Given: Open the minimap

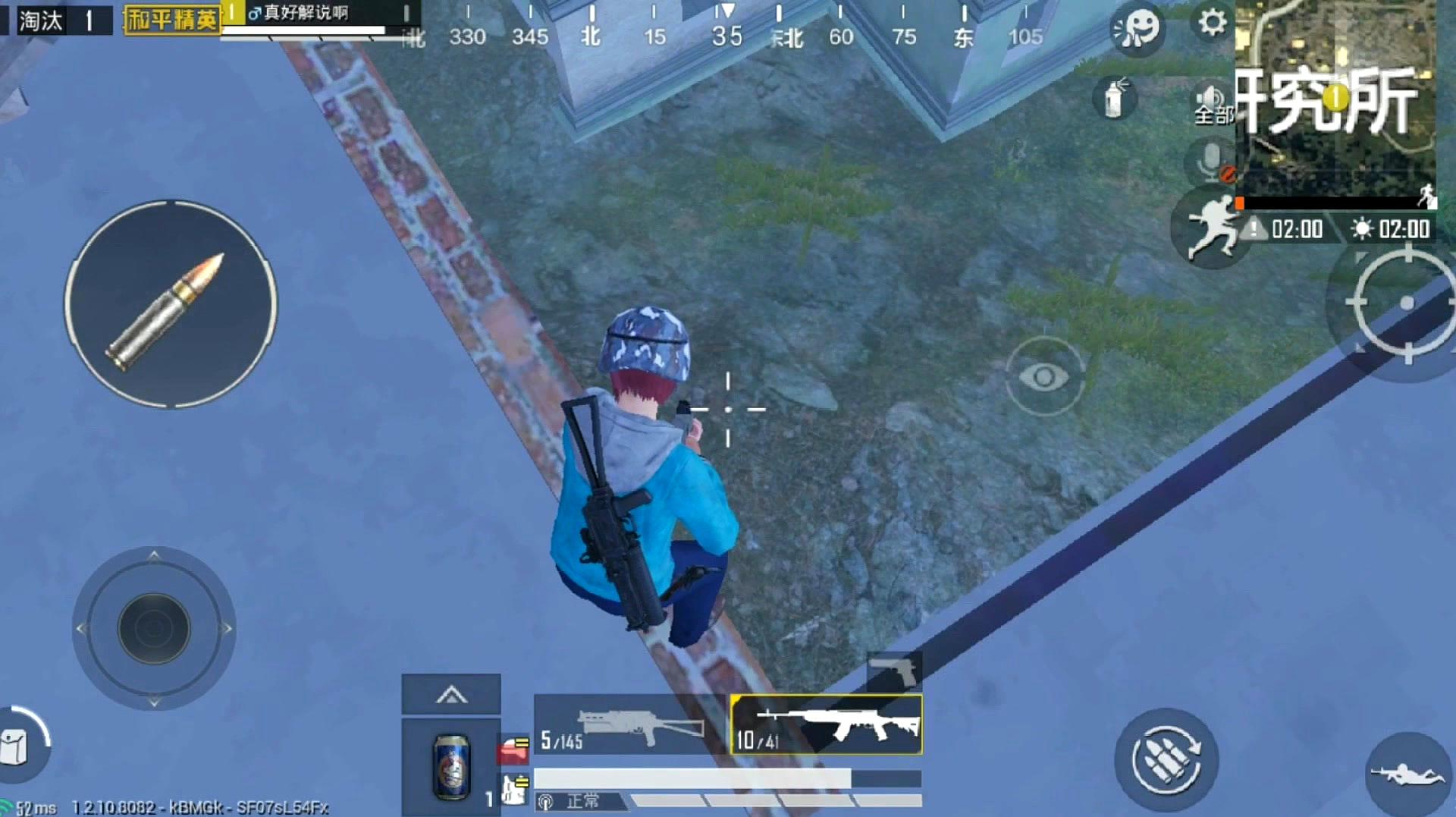Looking at the screenshot, I should pyautogui.click(x=1335, y=99).
